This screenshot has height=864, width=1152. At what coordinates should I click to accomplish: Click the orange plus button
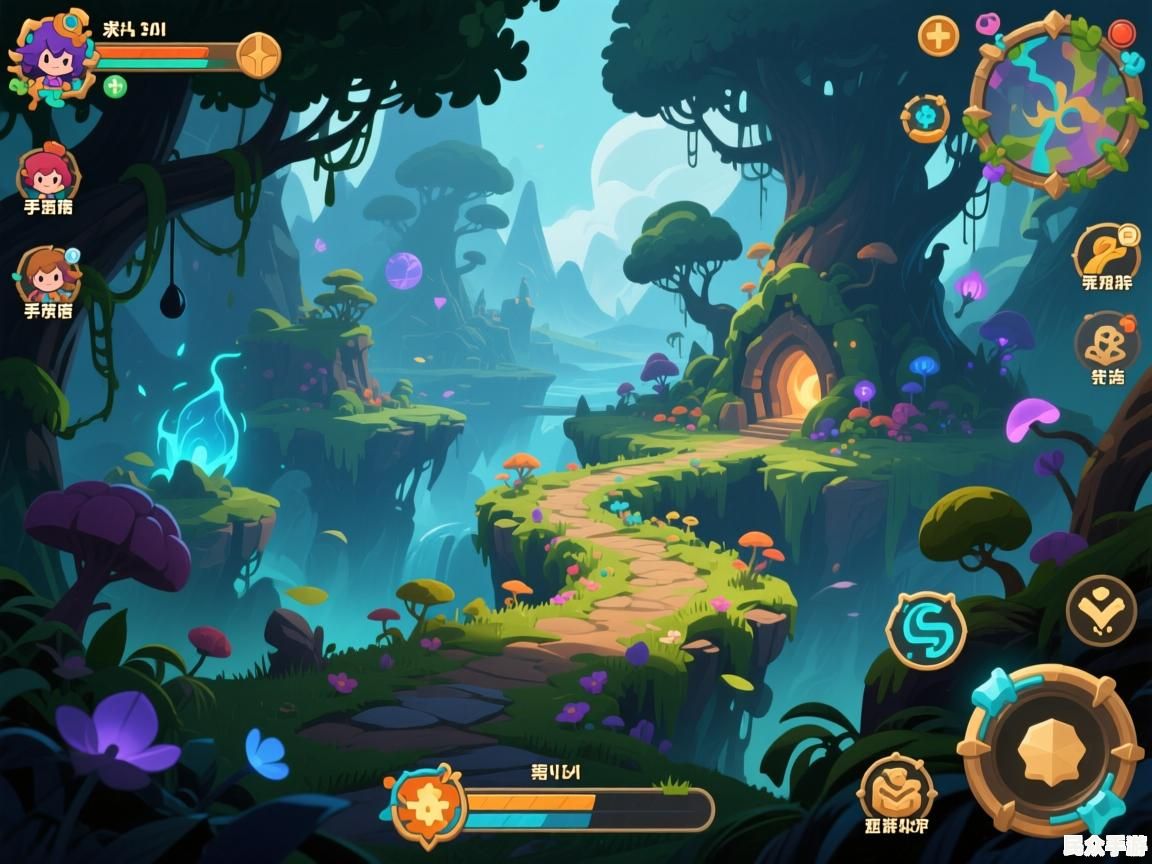[x=938, y=37]
